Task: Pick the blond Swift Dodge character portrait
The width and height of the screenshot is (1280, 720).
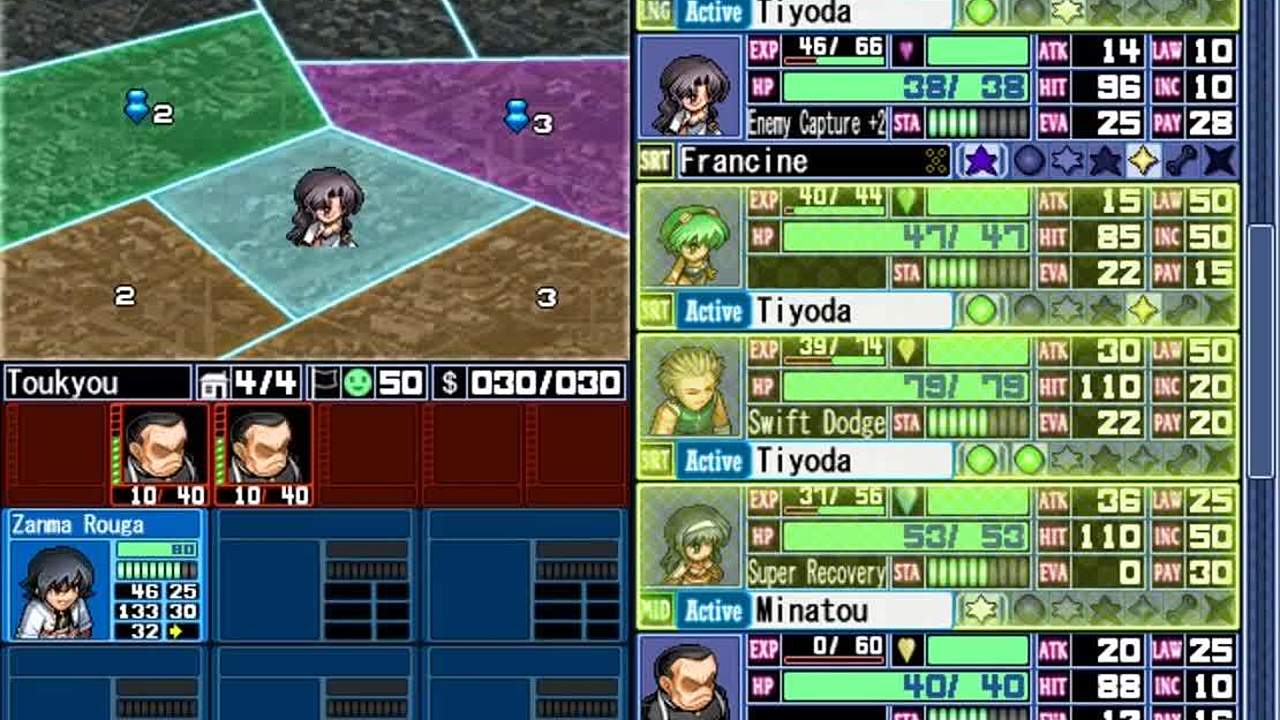Action: pos(691,388)
